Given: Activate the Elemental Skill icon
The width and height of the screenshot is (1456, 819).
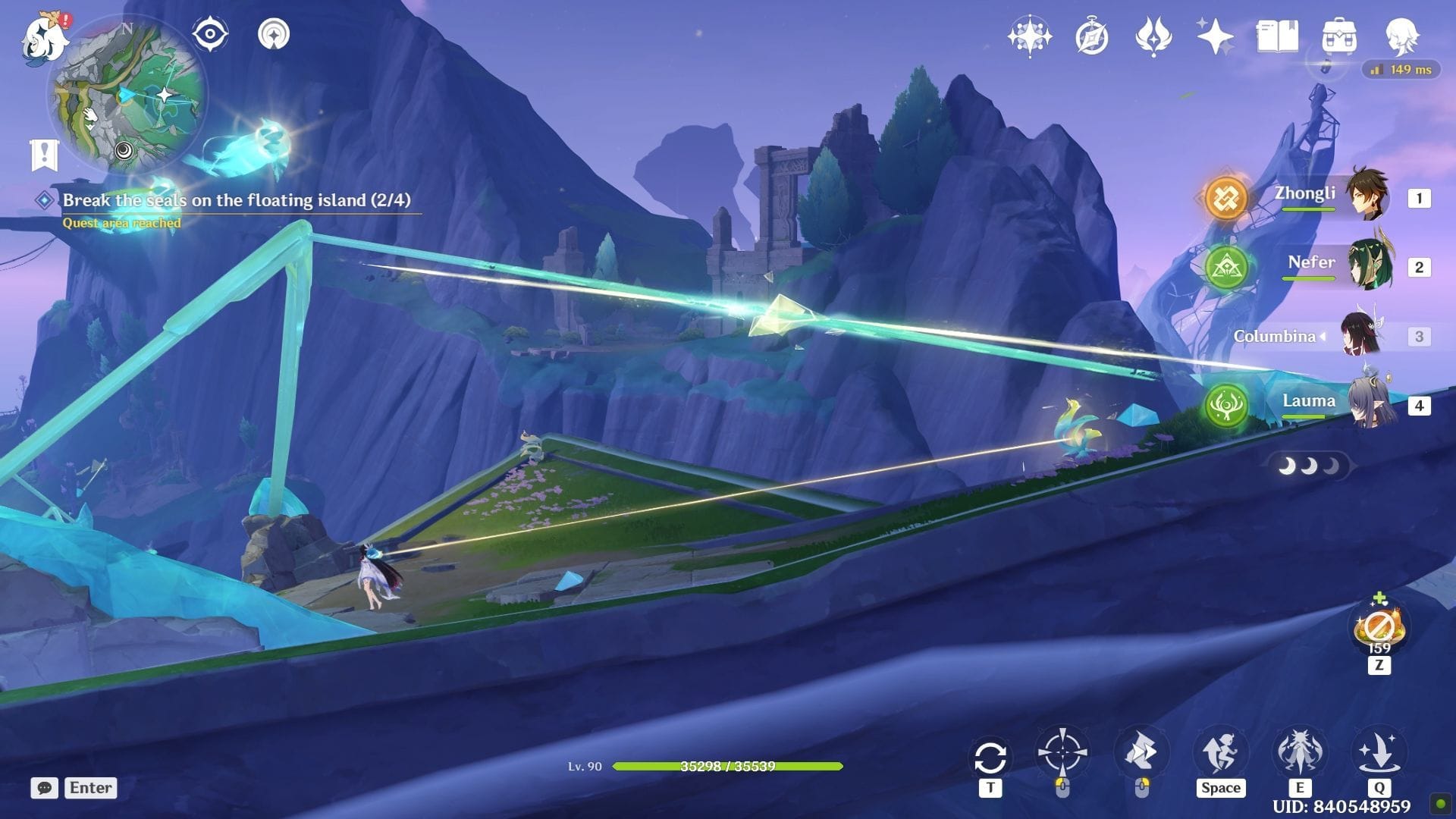Looking at the screenshot, I should pos(1299,752).
